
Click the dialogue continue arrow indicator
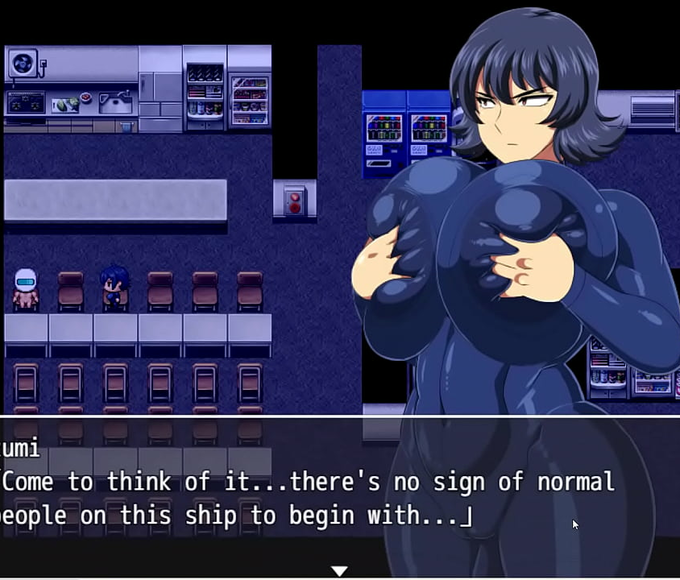click(340, 571)
